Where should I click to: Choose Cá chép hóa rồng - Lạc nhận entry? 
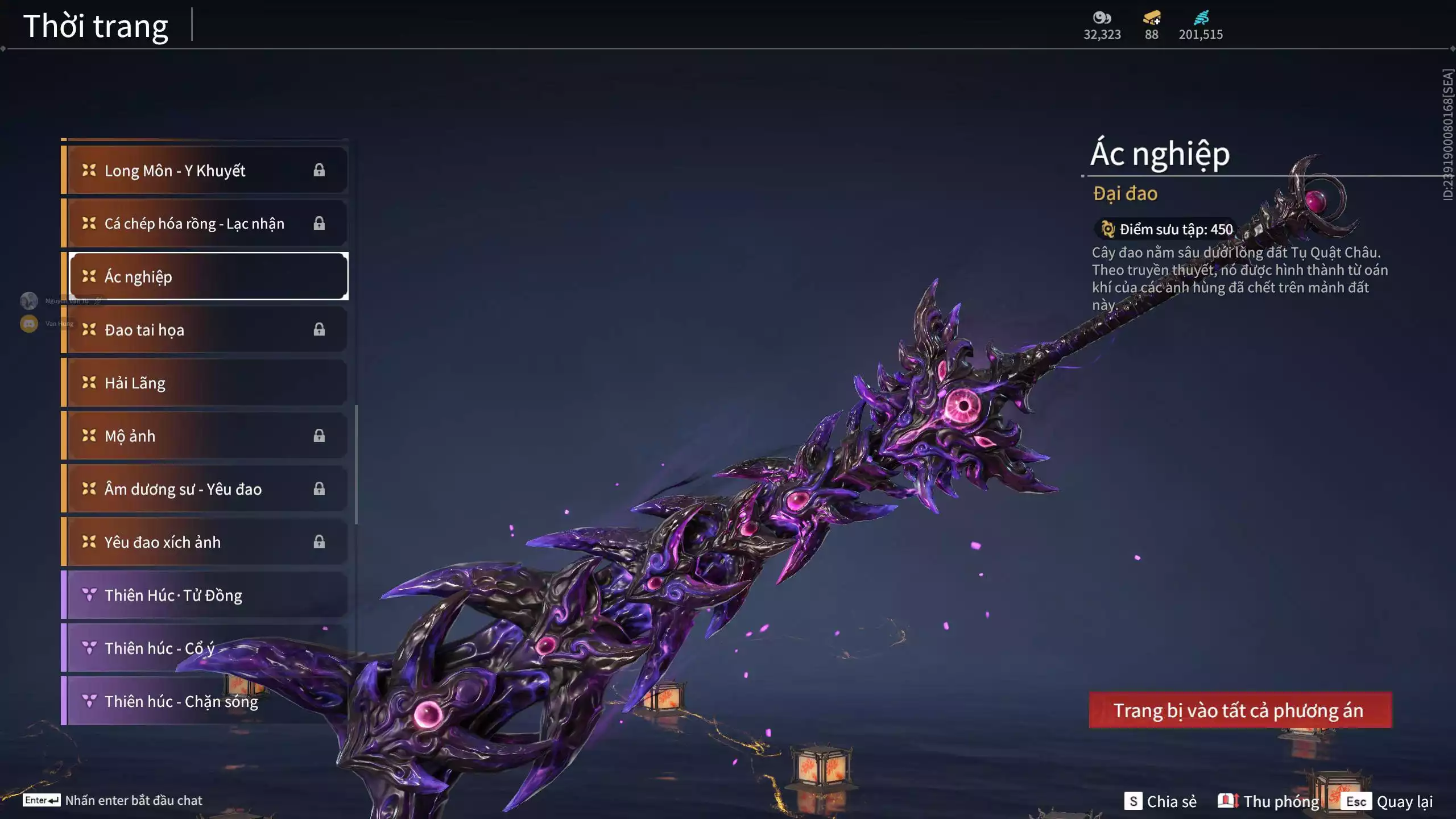coord(205,224)
